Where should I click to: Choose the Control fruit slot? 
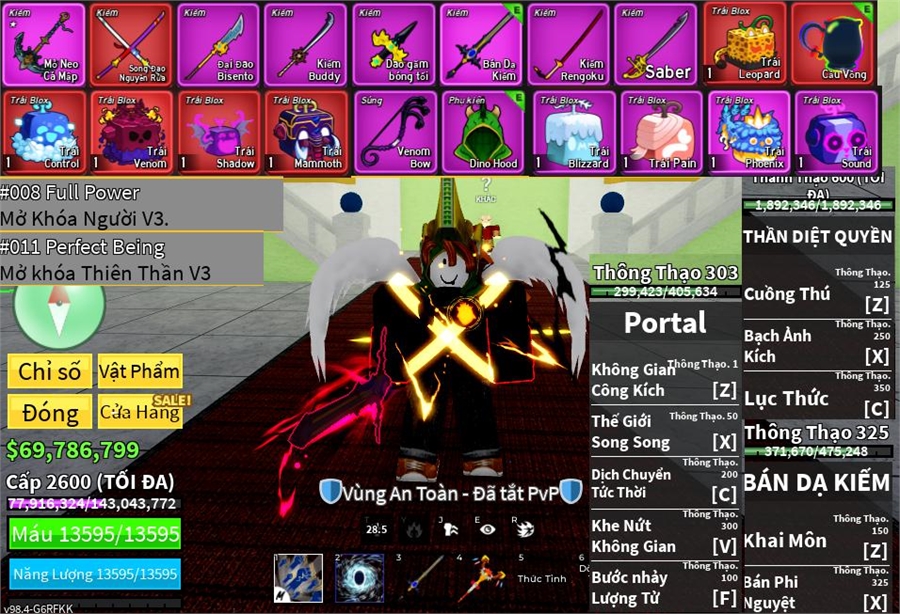43,131
